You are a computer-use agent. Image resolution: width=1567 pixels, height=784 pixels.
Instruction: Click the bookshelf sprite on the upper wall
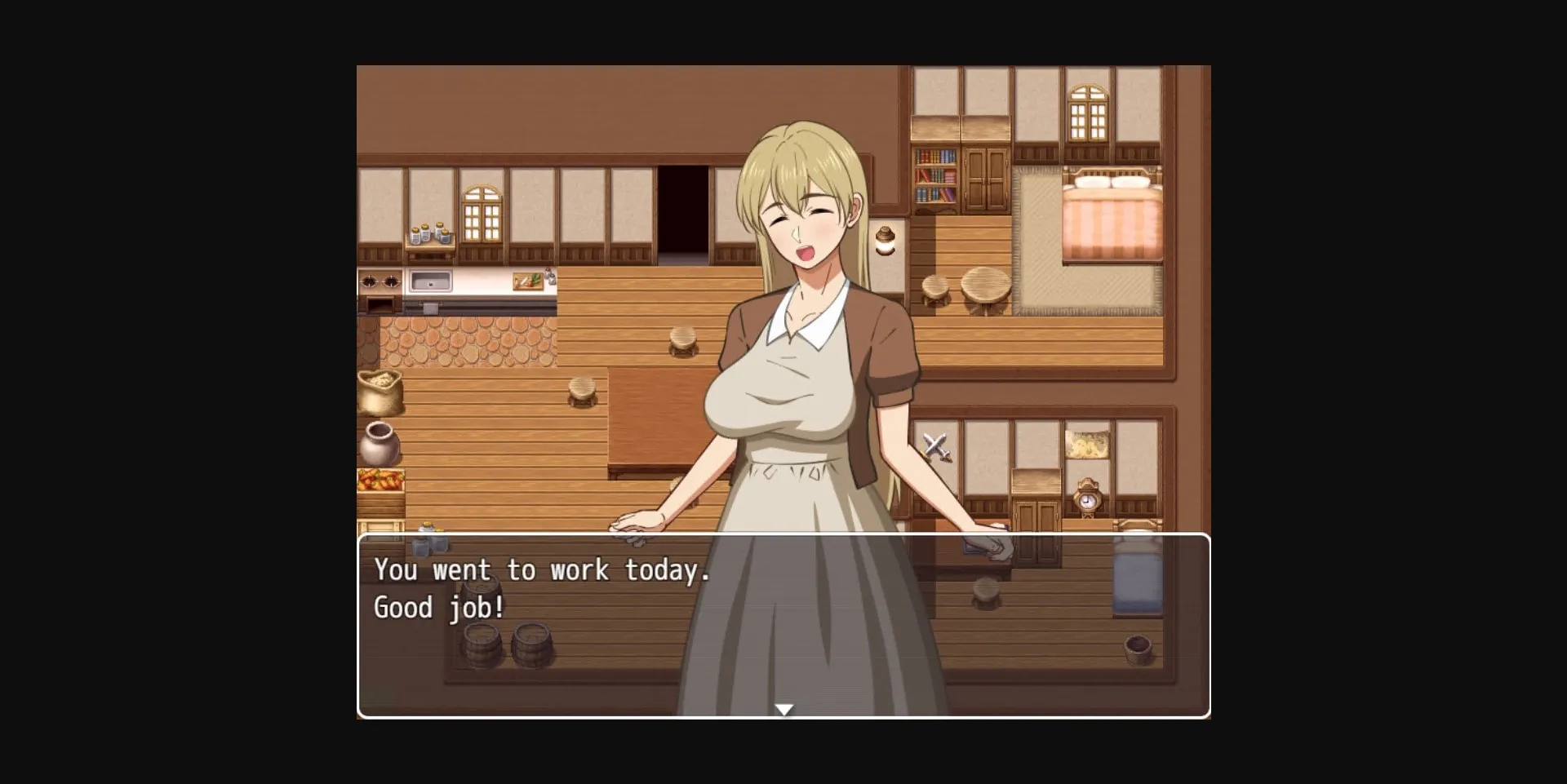[x=935, y=175]
